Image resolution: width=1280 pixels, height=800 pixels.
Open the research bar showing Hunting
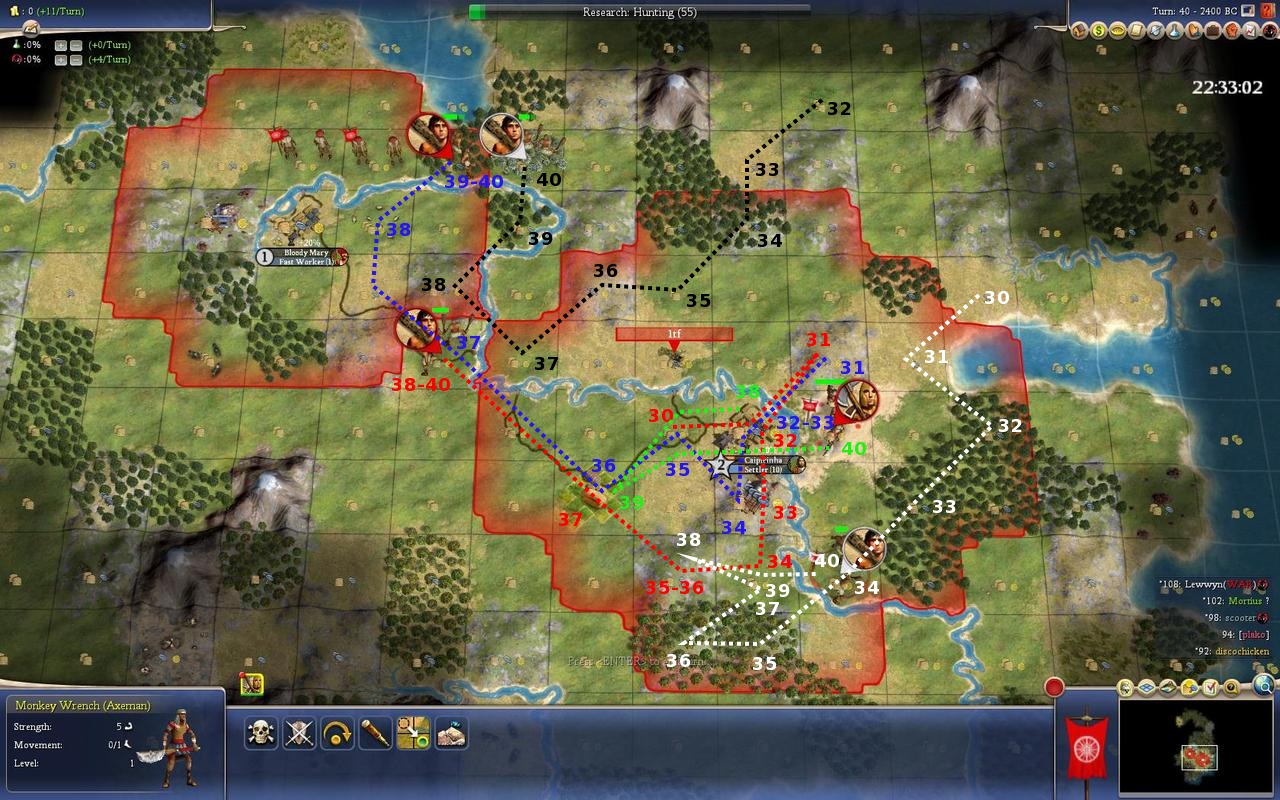pyautogui.click(x=640, y=12)
